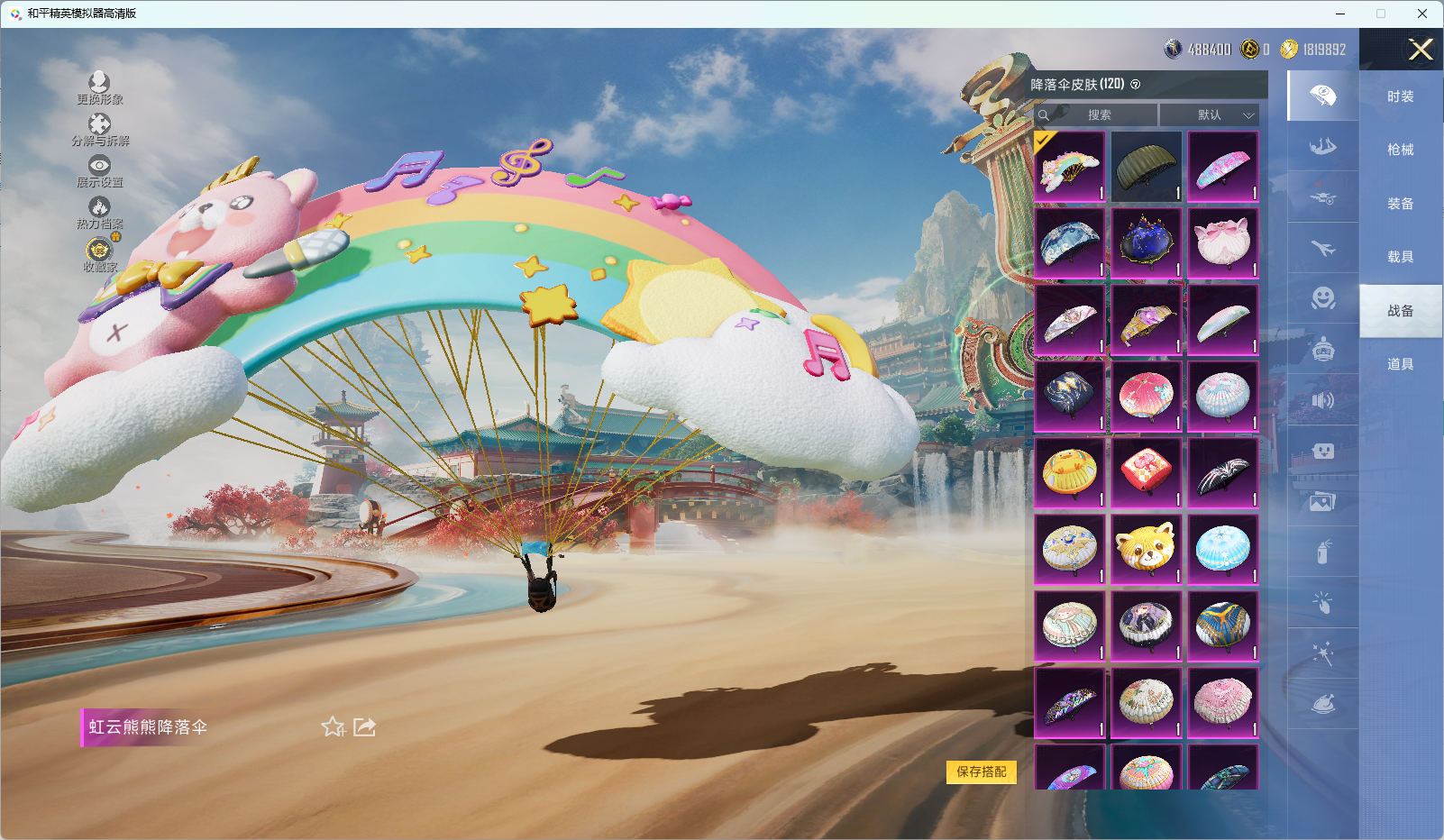This screenshot has height=840, width=1444.
Task: Switch to the 时装 outfit tab
Action: pyautogui.click(x=1400, y=96)
